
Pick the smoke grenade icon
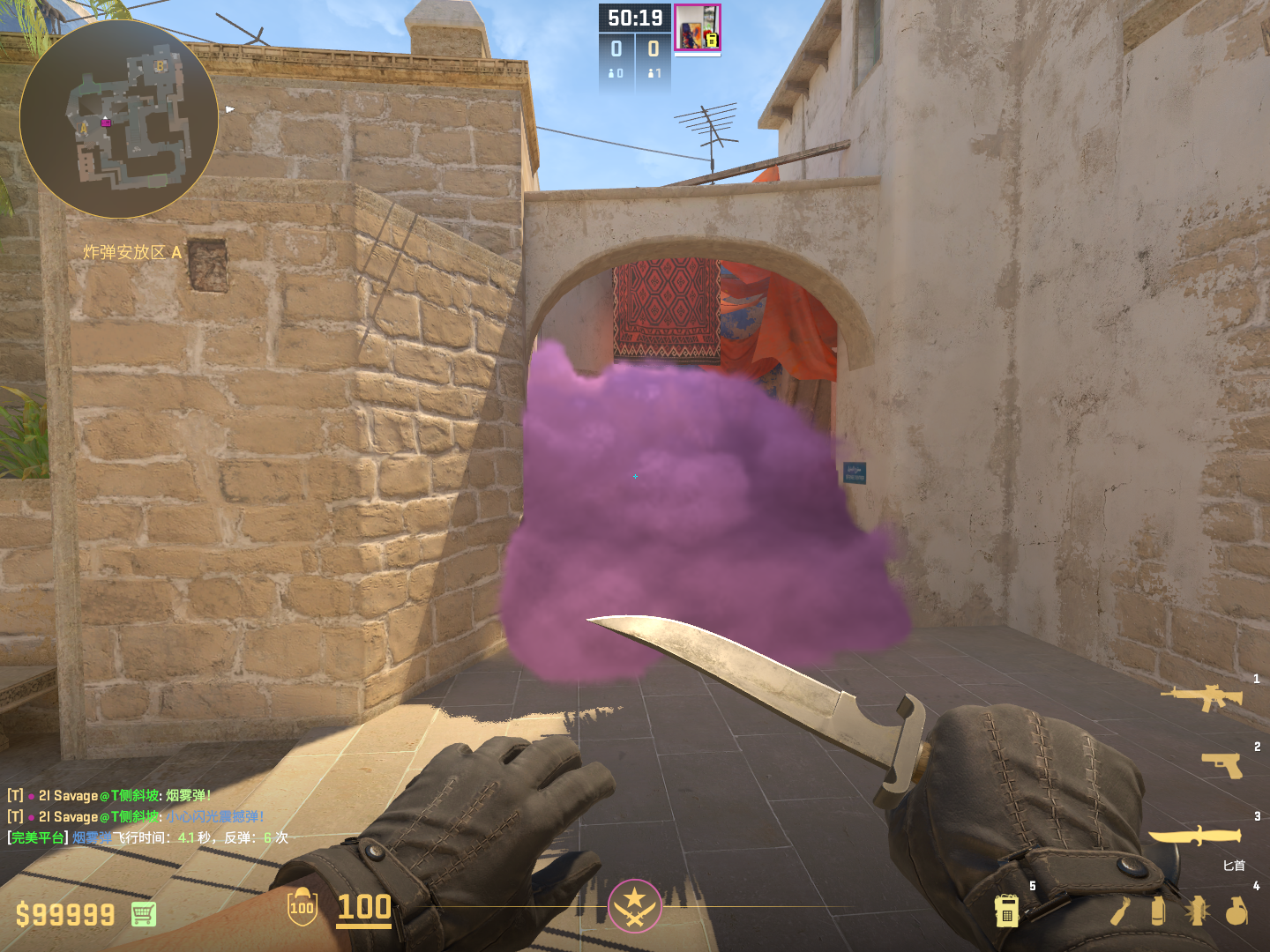[1158, 911]
